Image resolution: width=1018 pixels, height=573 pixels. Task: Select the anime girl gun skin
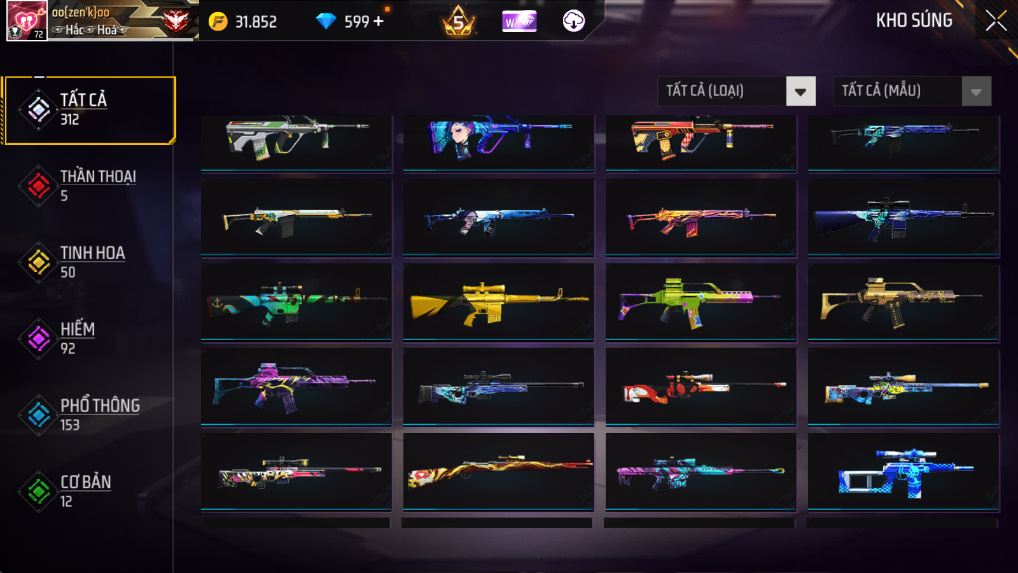[x=498, y=137]
